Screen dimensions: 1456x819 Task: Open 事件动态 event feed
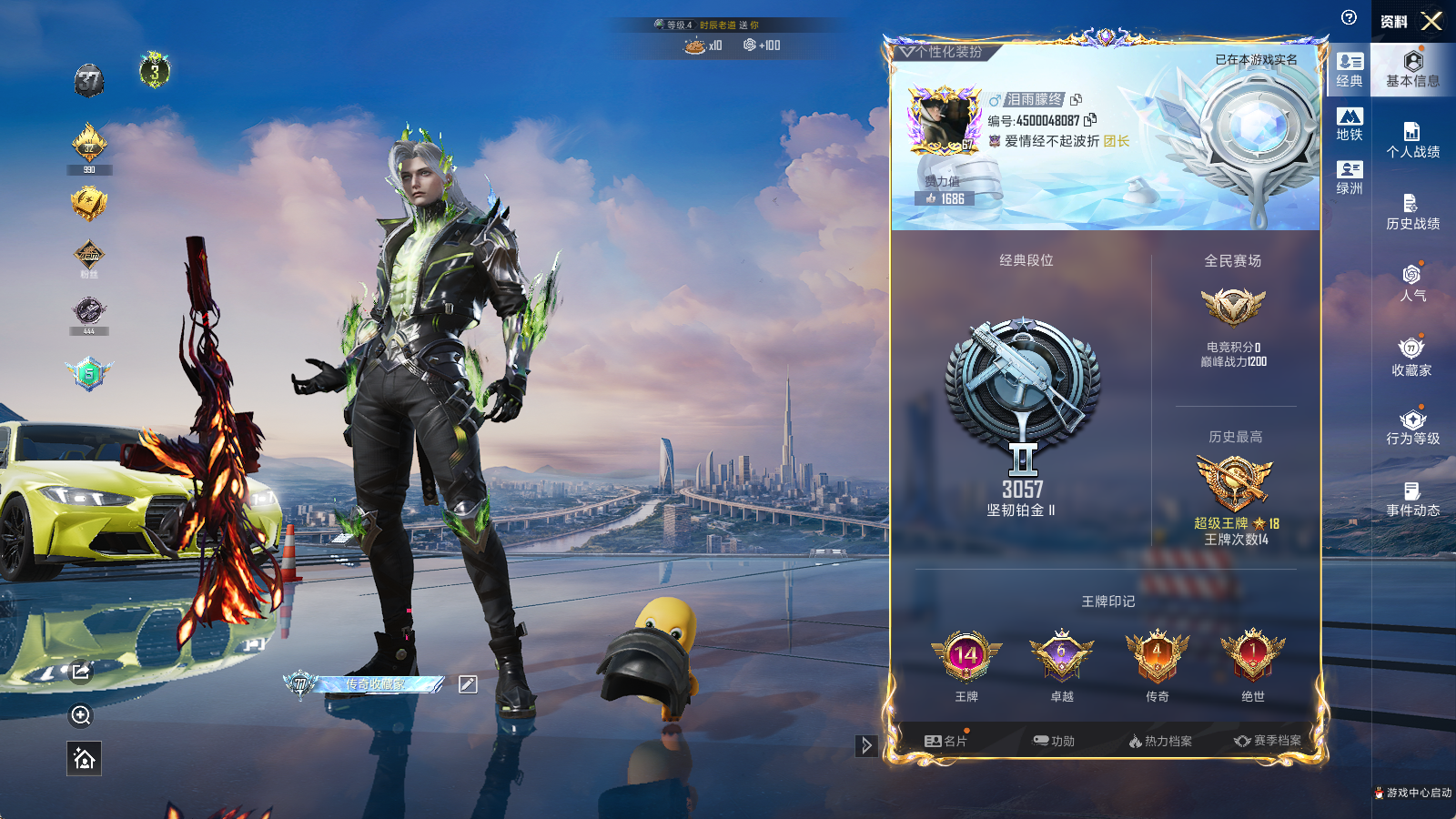point(1412,500)
